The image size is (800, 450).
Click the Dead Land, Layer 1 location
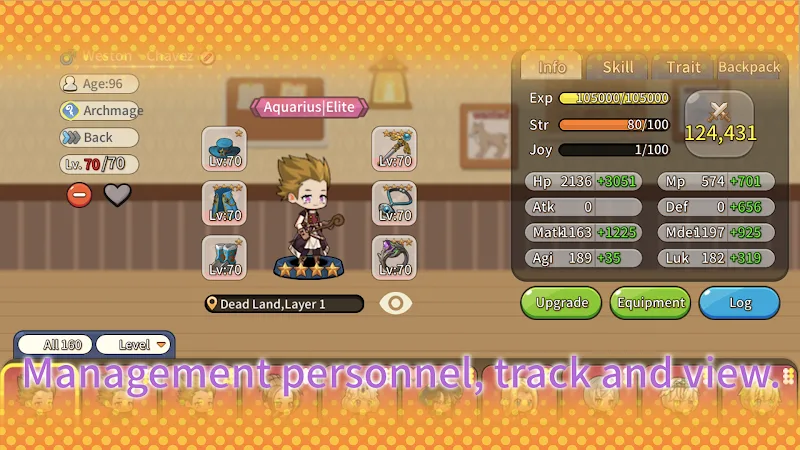point(270,303)
